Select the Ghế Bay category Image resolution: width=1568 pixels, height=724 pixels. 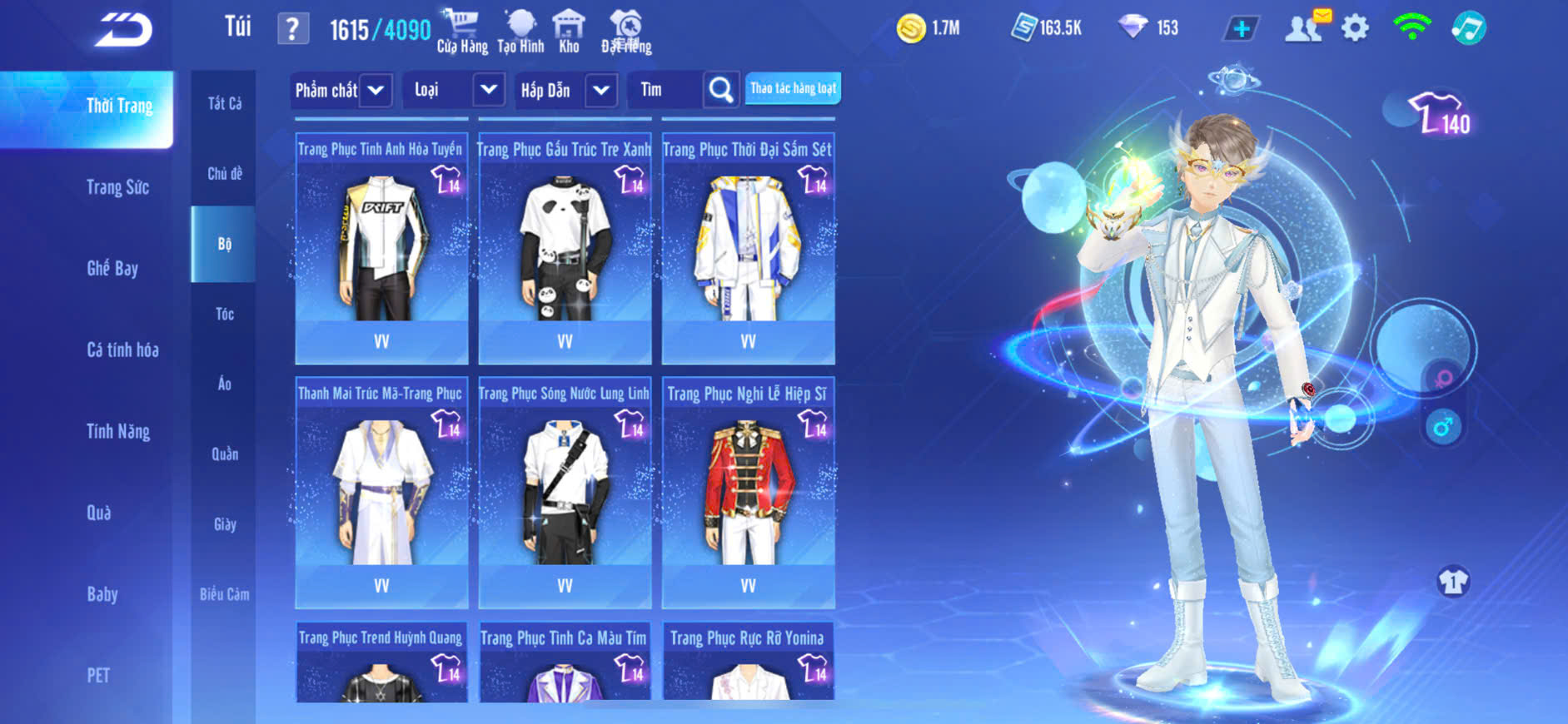112,268
